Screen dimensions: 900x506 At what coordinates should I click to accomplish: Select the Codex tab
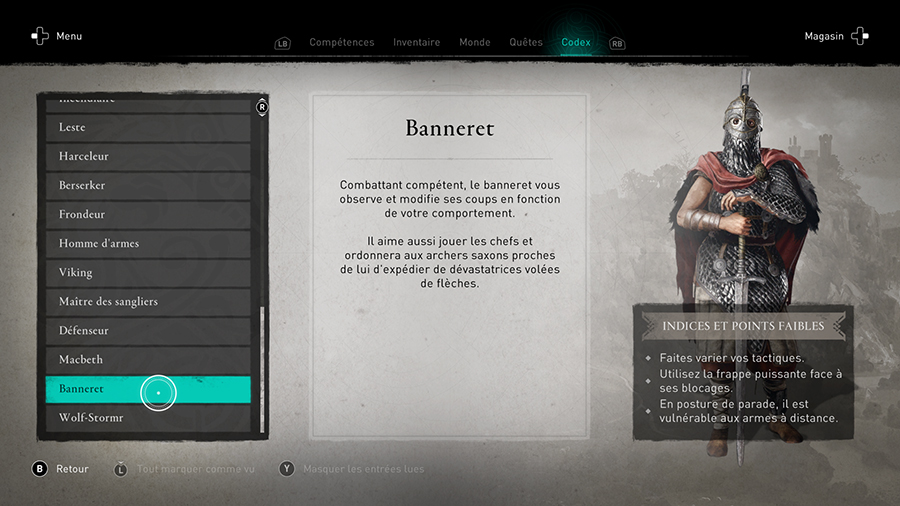[576, 42]
